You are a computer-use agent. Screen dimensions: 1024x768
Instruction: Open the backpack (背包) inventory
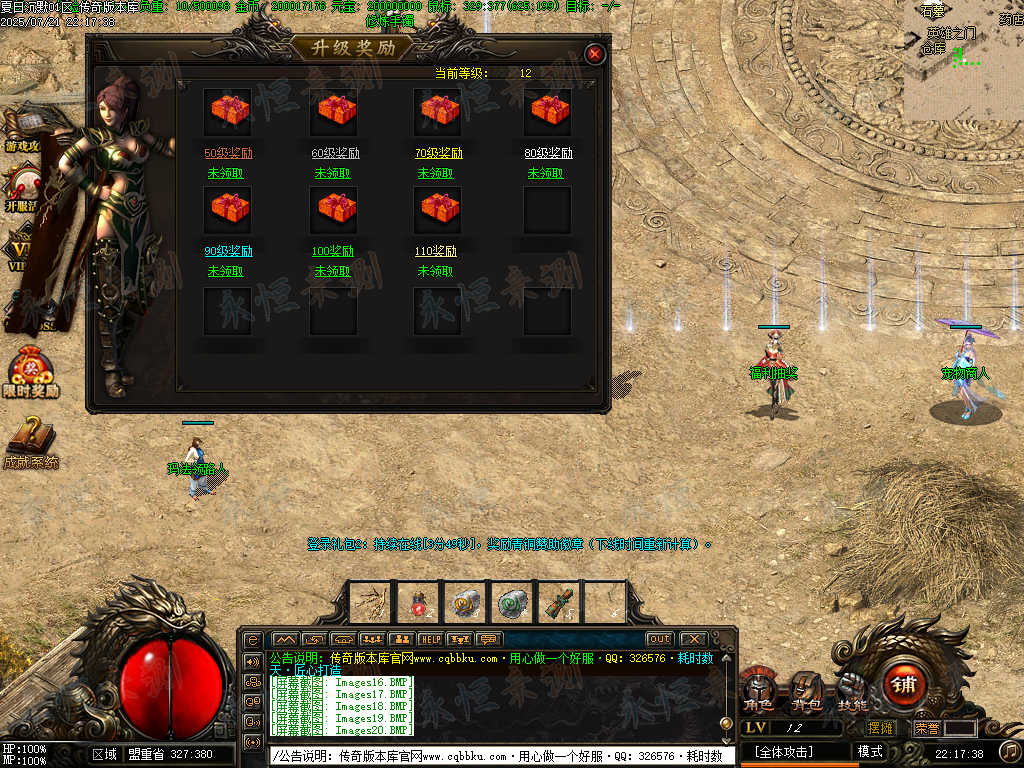(x=806, y=691)
